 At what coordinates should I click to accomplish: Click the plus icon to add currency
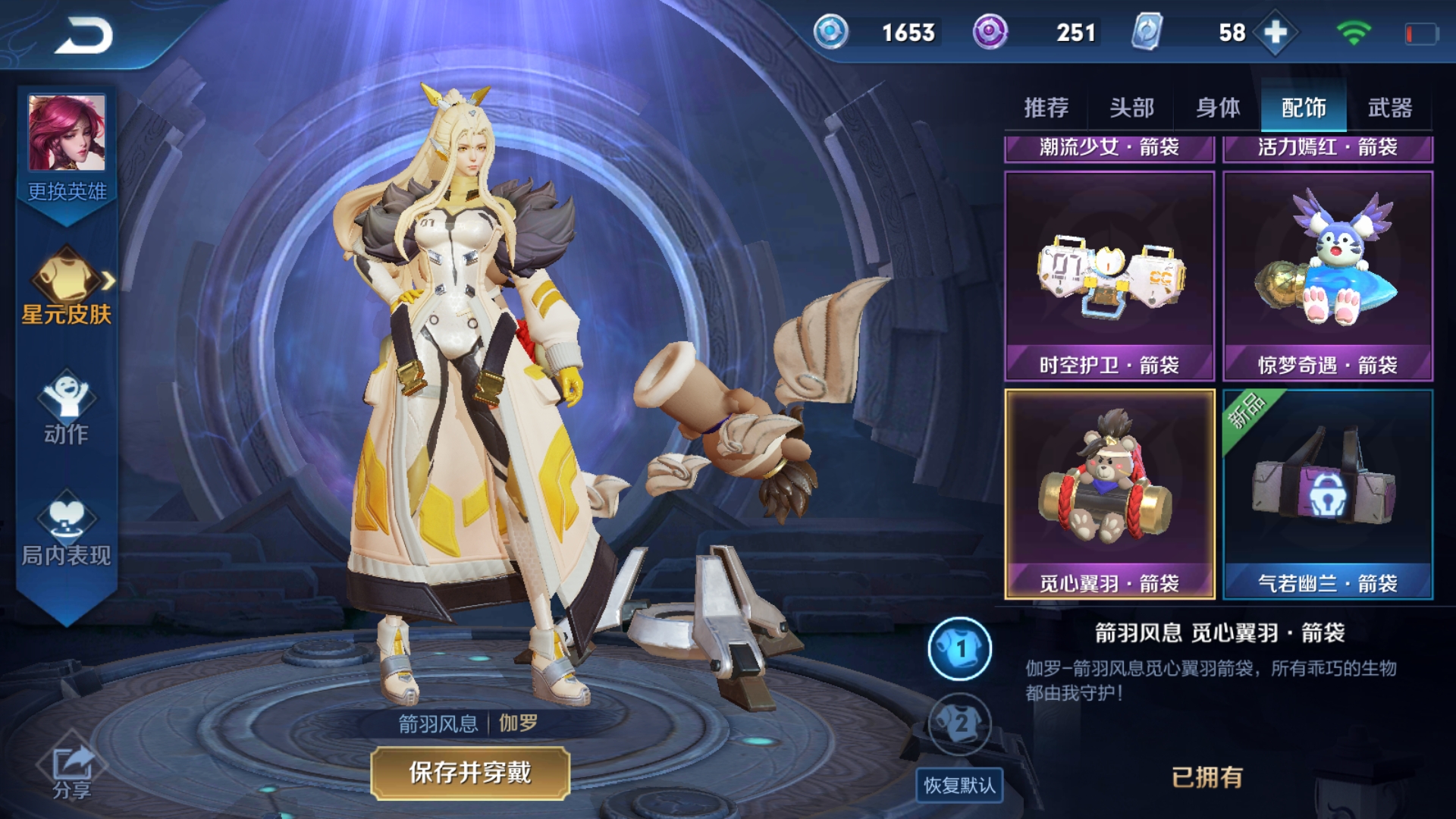pyautogui.click(x=1276, y=33)
